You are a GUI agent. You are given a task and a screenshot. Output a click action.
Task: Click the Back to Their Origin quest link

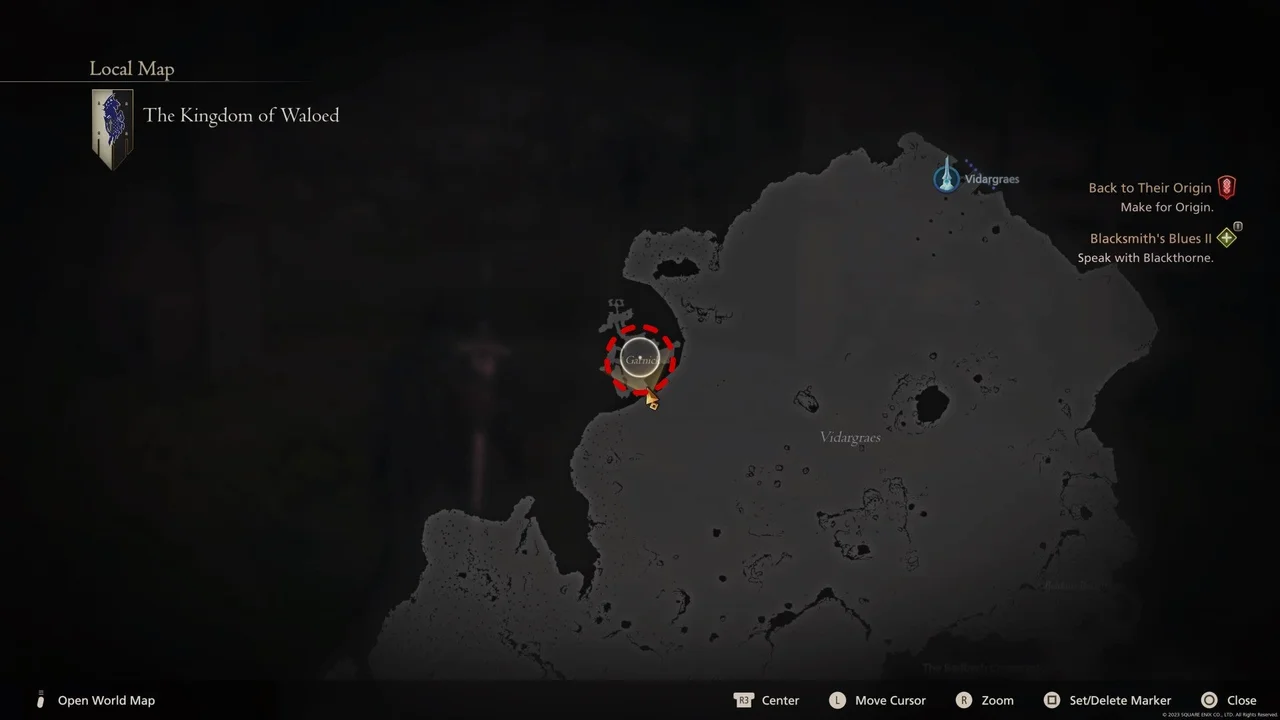pos(1149,187)
